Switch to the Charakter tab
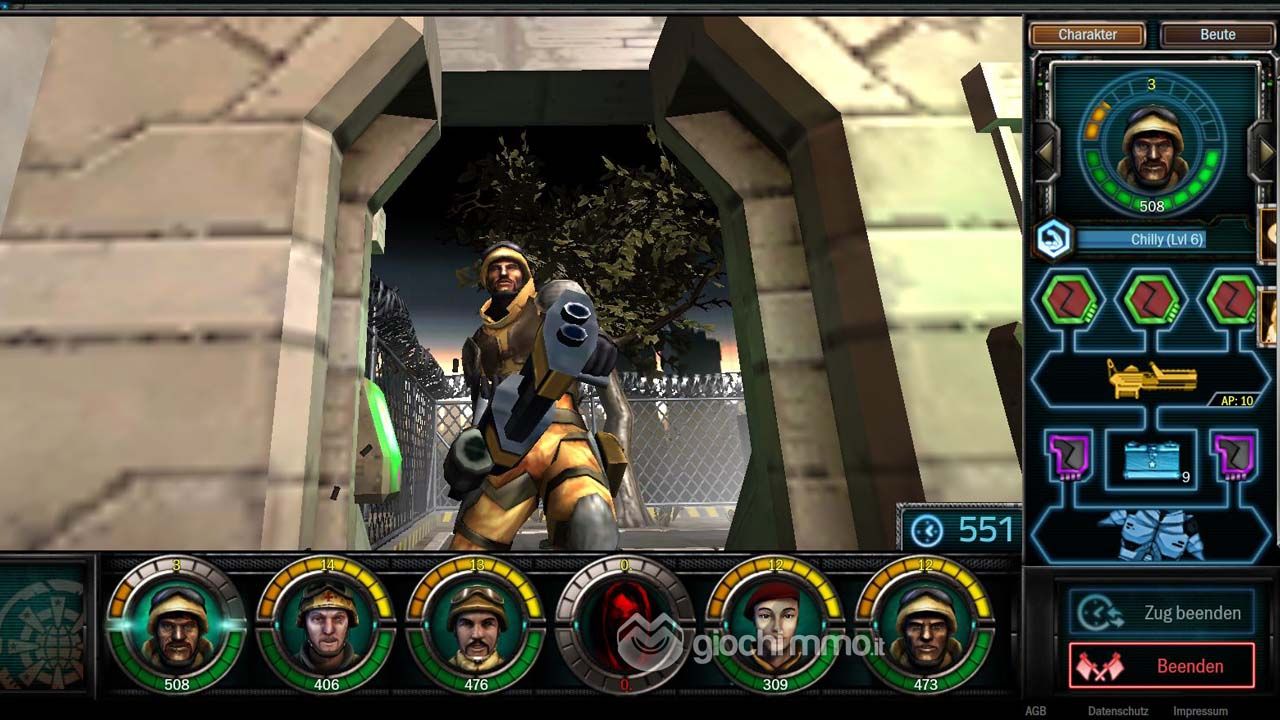Screen dimensions: 1280x720 (1087, 35)
